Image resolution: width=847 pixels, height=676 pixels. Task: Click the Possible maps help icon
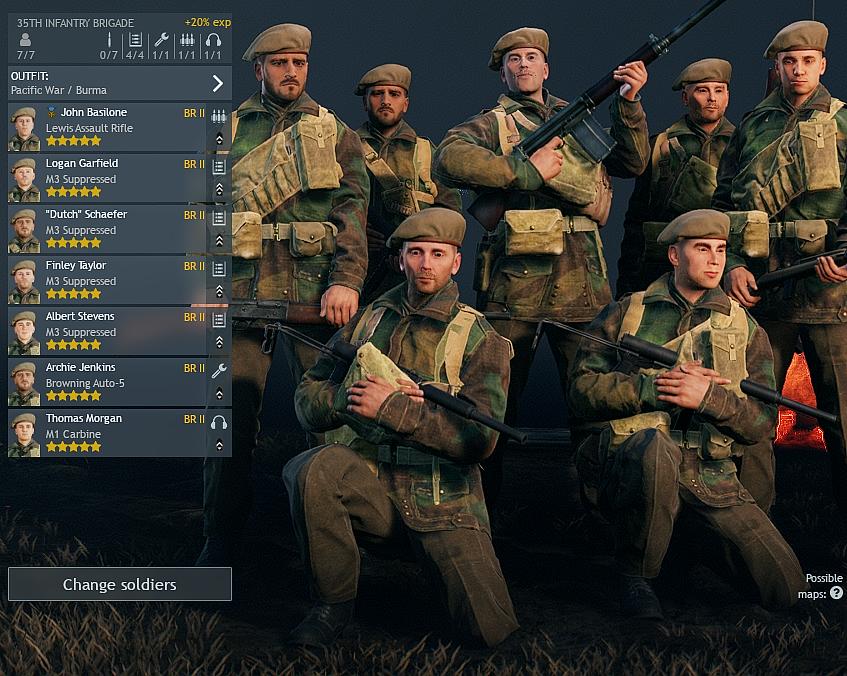point(836,593)
